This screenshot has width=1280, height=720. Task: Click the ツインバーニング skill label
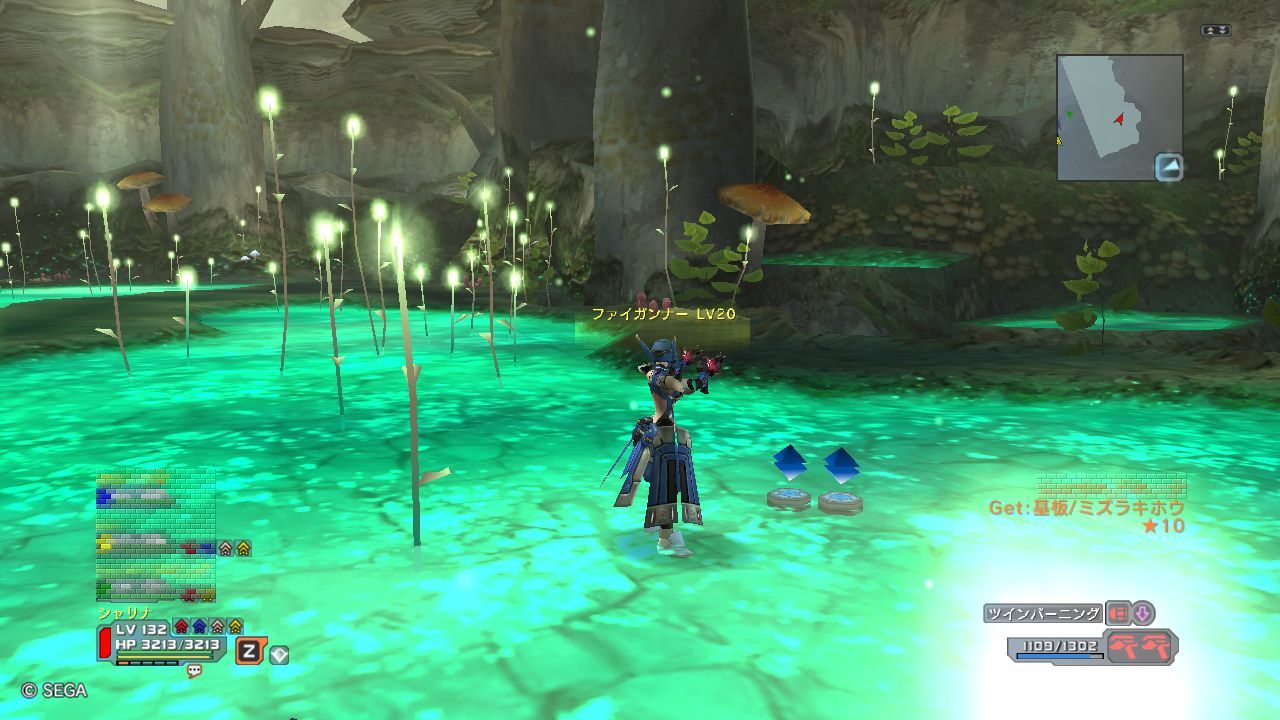tap(1042, 614)
